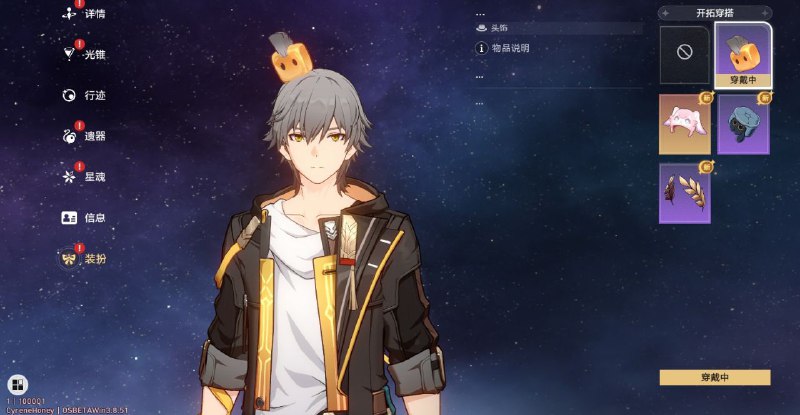Image resolution: width=800 pixels, height=415 pixels.
Task: Choose the empty no-headwear slot
Action: click(685, 53)
